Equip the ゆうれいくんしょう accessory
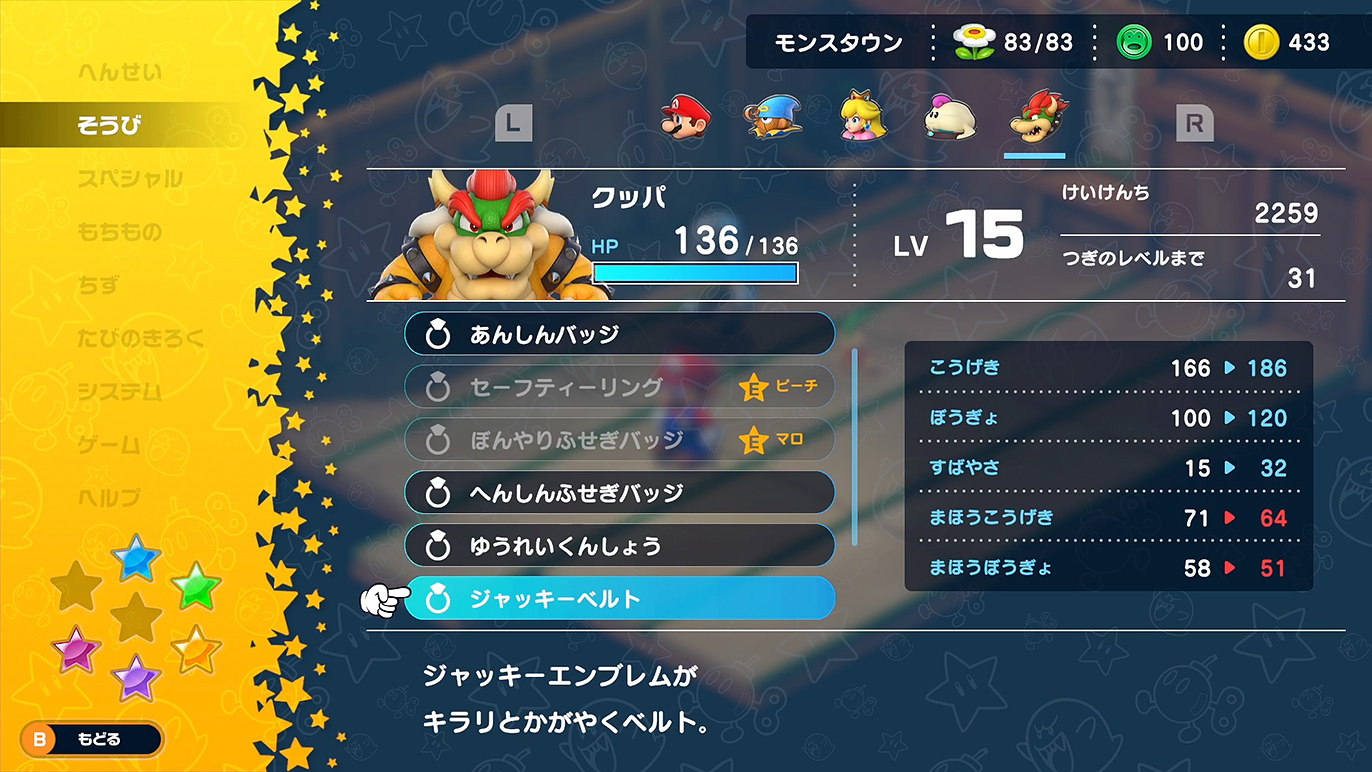This screenshot has height=772, width=1372. [619, 546]
